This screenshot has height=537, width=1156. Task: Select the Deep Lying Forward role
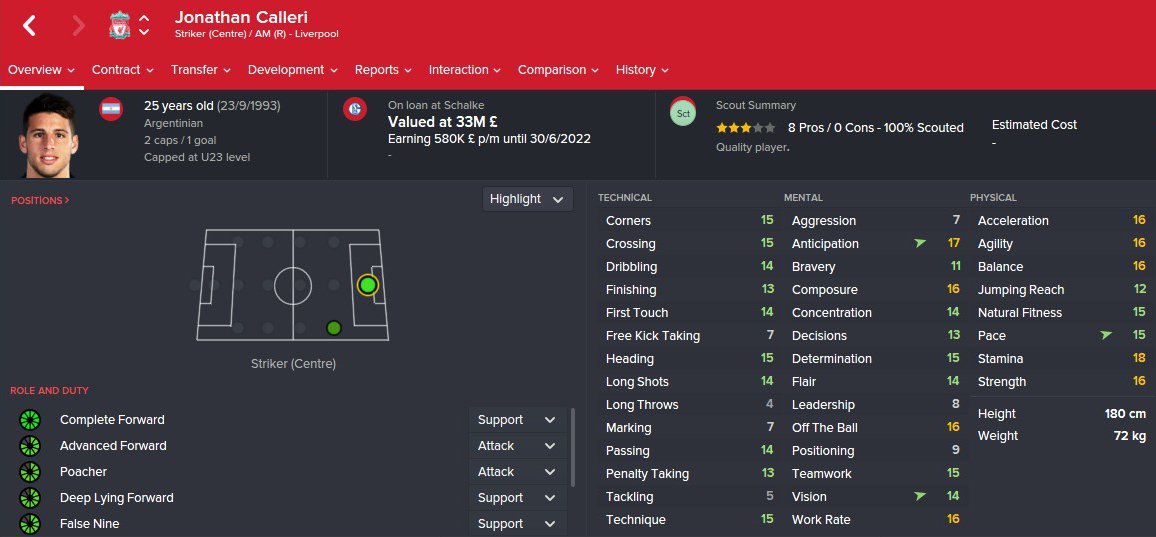click(116, 498)
